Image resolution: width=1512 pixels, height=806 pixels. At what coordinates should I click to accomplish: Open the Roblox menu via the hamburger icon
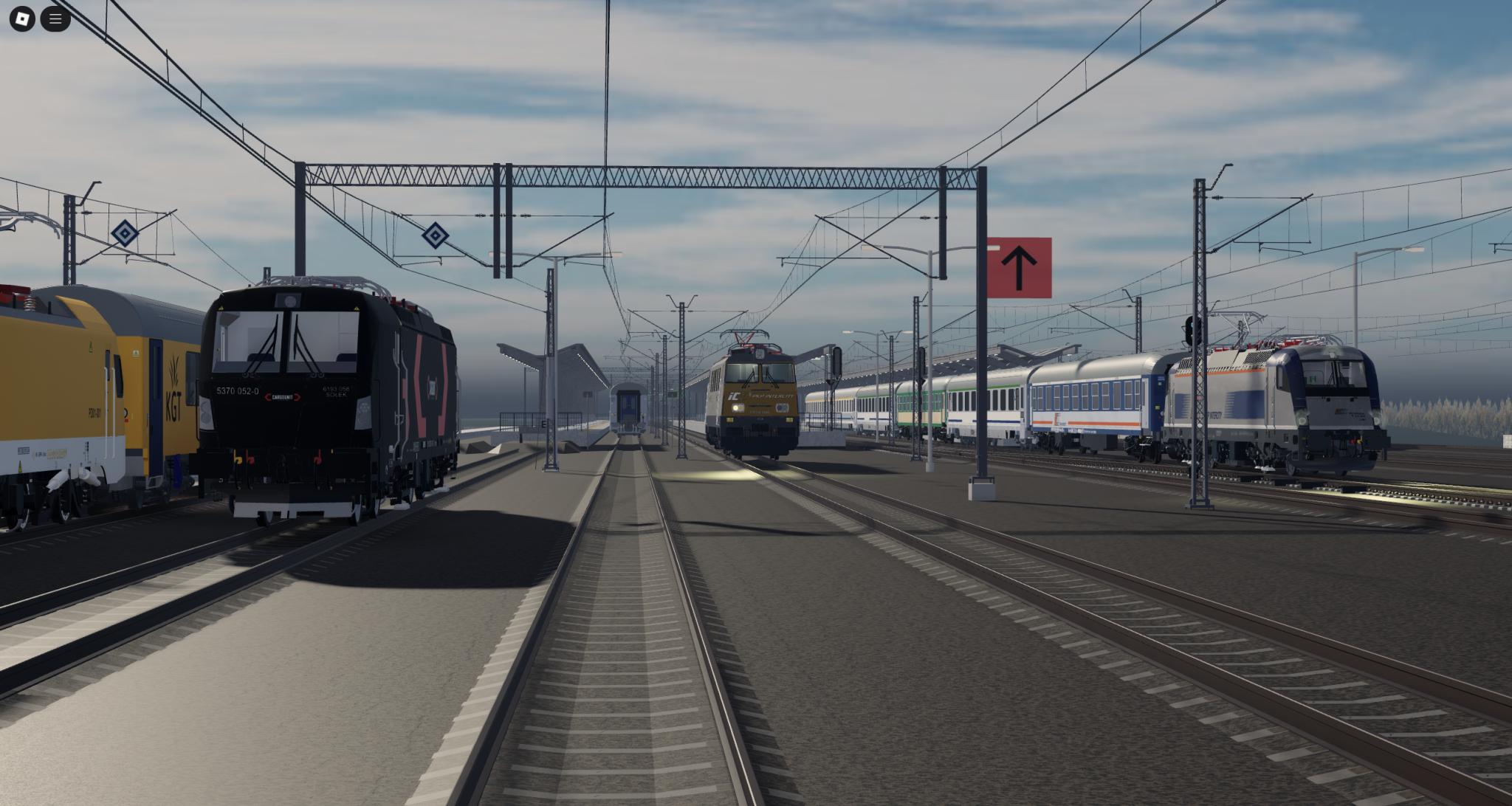tap(55, 19)
